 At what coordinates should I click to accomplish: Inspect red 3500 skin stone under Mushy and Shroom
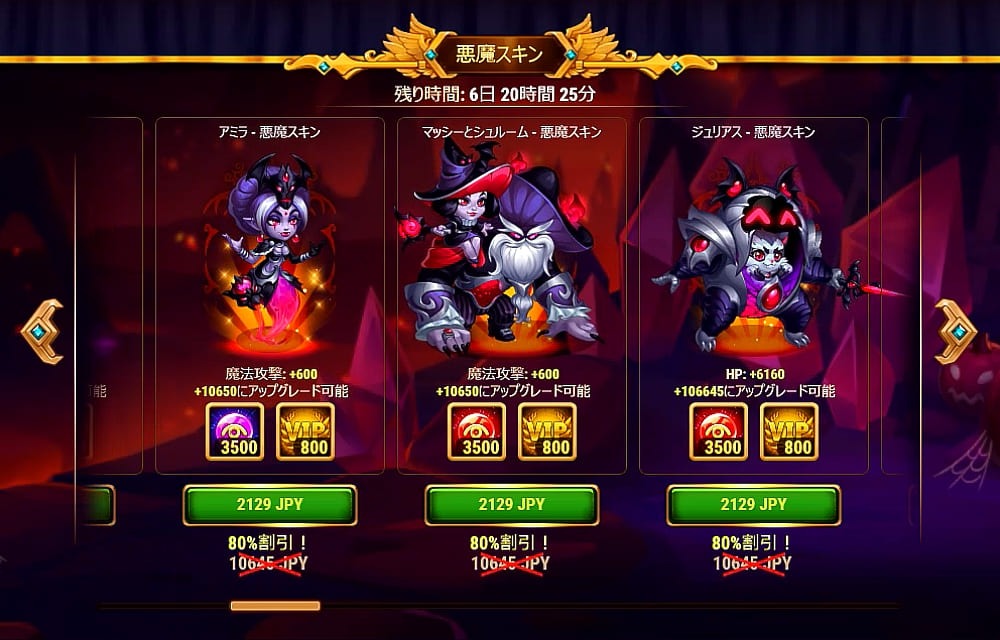pyautogui.click(x=477, y=432)
